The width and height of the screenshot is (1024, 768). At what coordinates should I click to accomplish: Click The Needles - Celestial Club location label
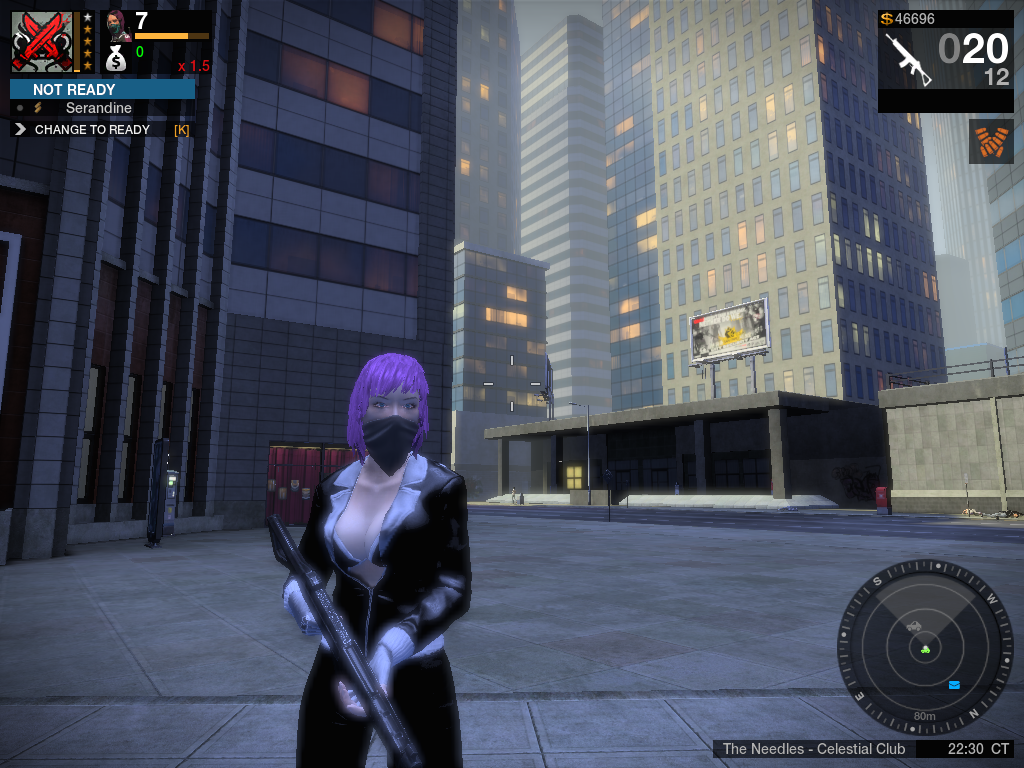coord(813,749)
